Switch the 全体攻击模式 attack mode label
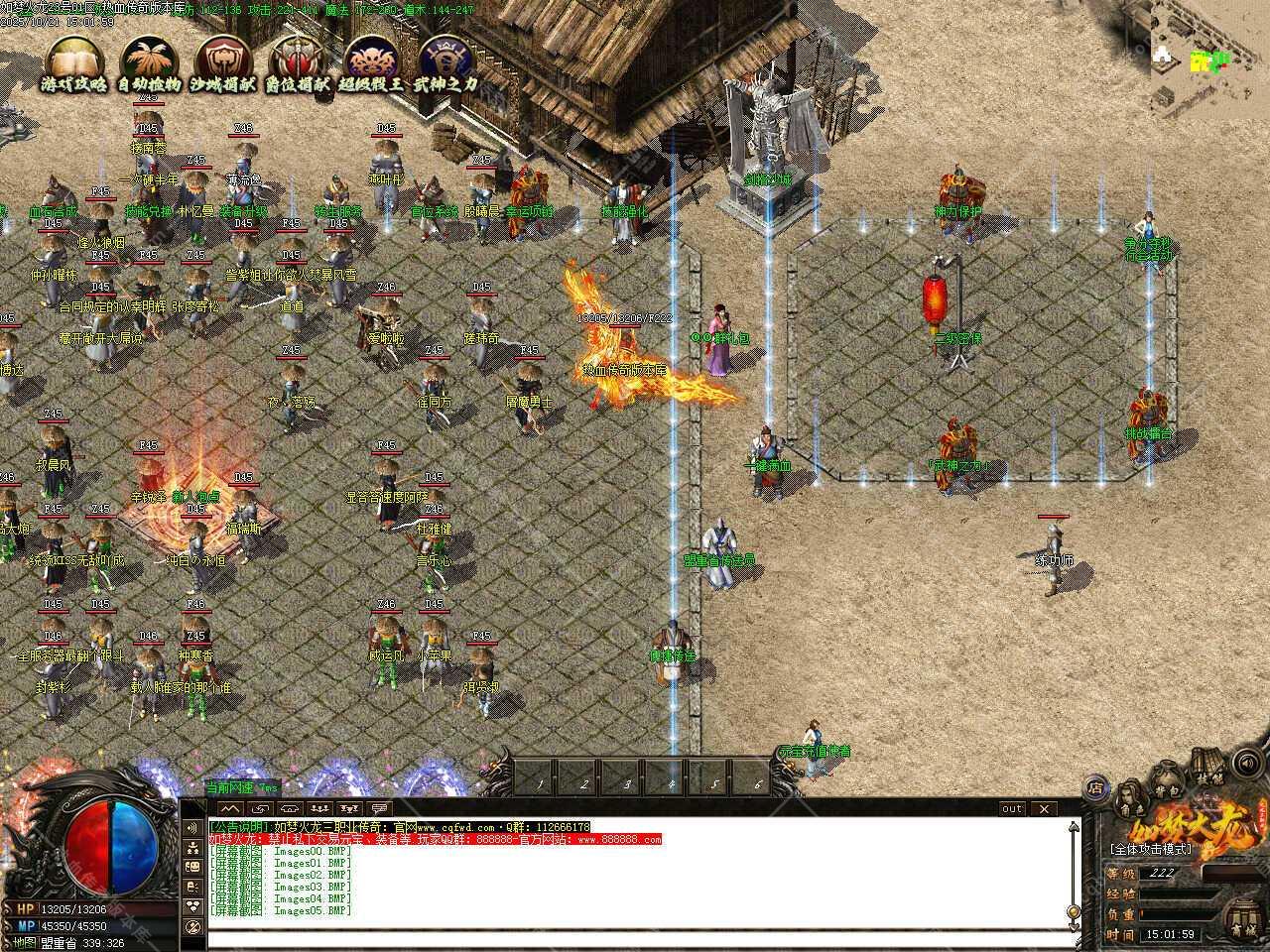 1151,850
